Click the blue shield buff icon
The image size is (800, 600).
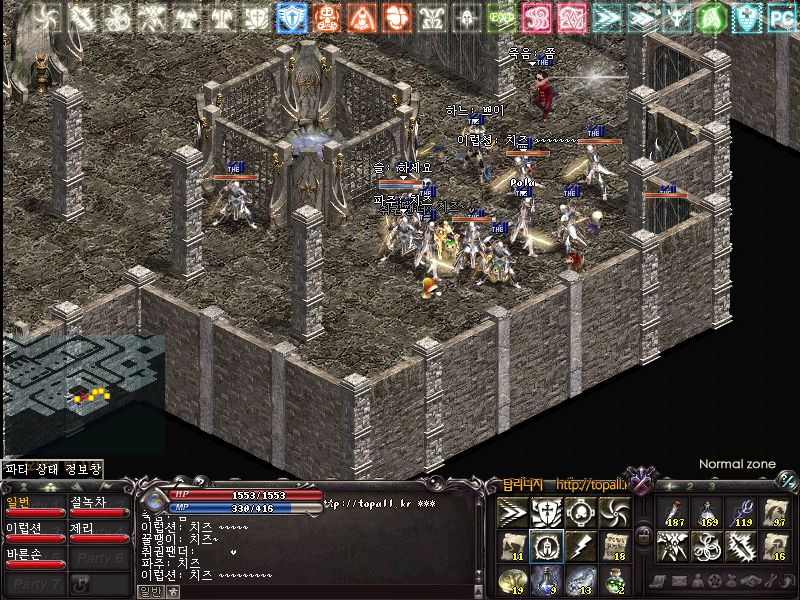pyautogui.click(x=292, y=17)
